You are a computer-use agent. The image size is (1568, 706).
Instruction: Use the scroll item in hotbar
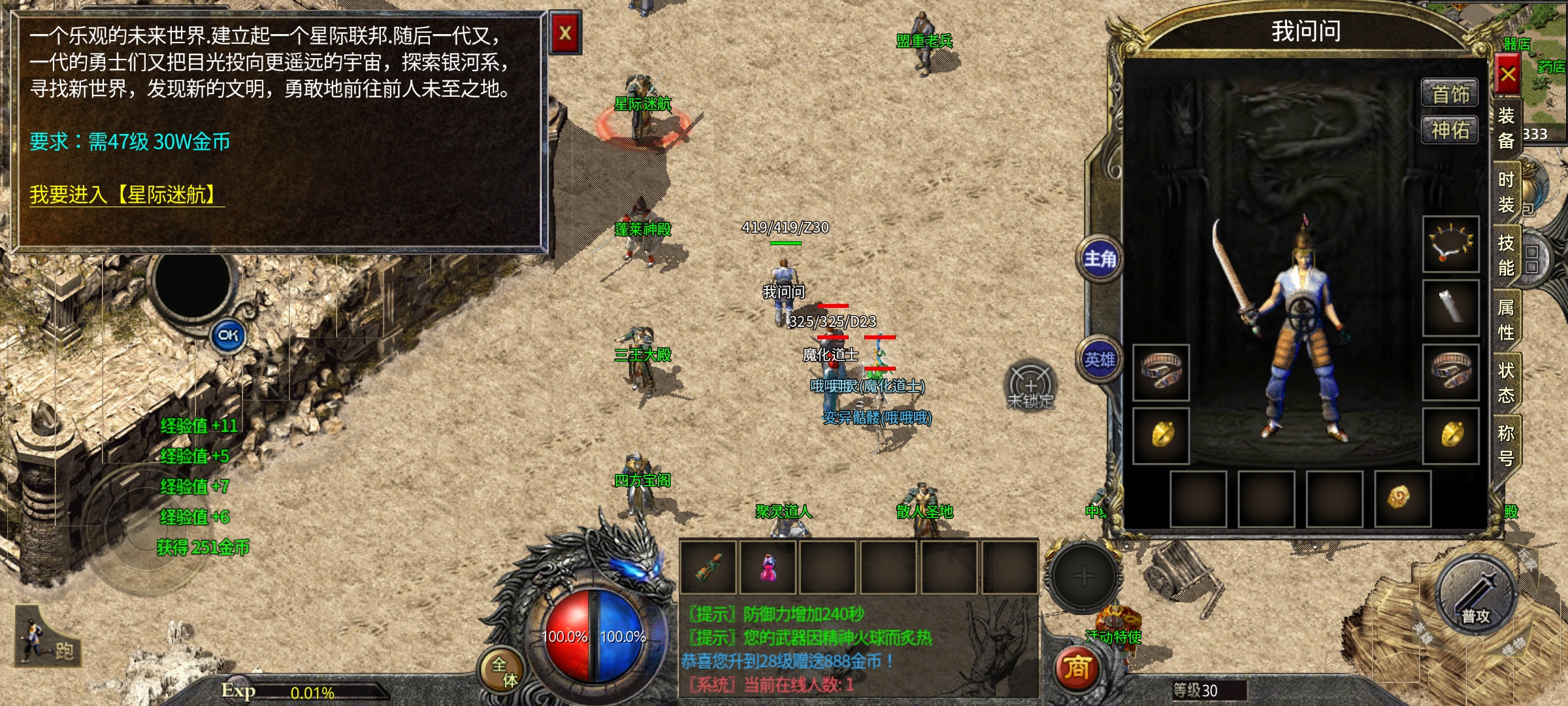709,567
